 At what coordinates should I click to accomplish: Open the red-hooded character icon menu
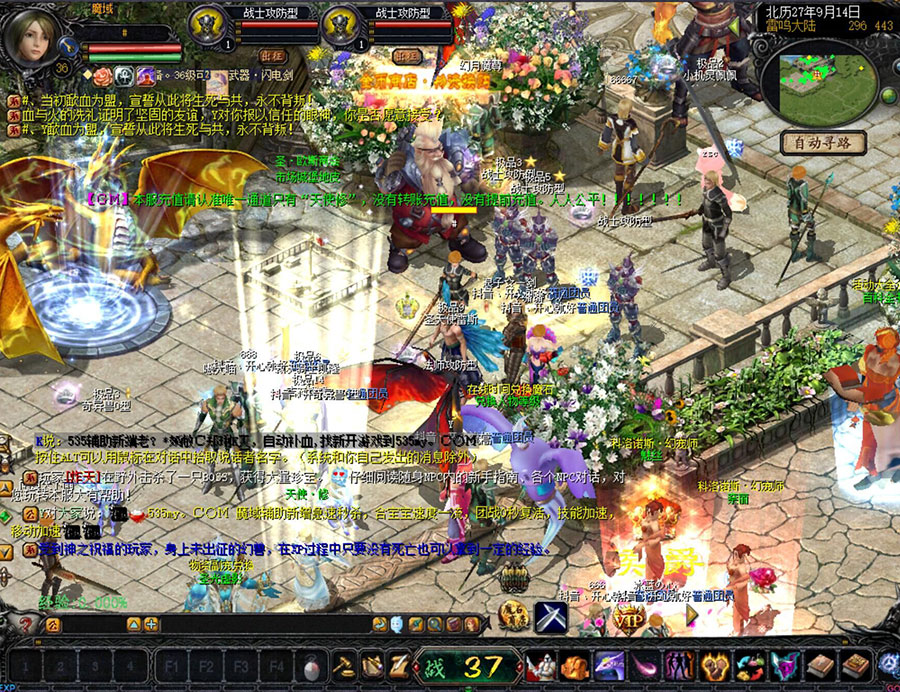pos(541,665)
